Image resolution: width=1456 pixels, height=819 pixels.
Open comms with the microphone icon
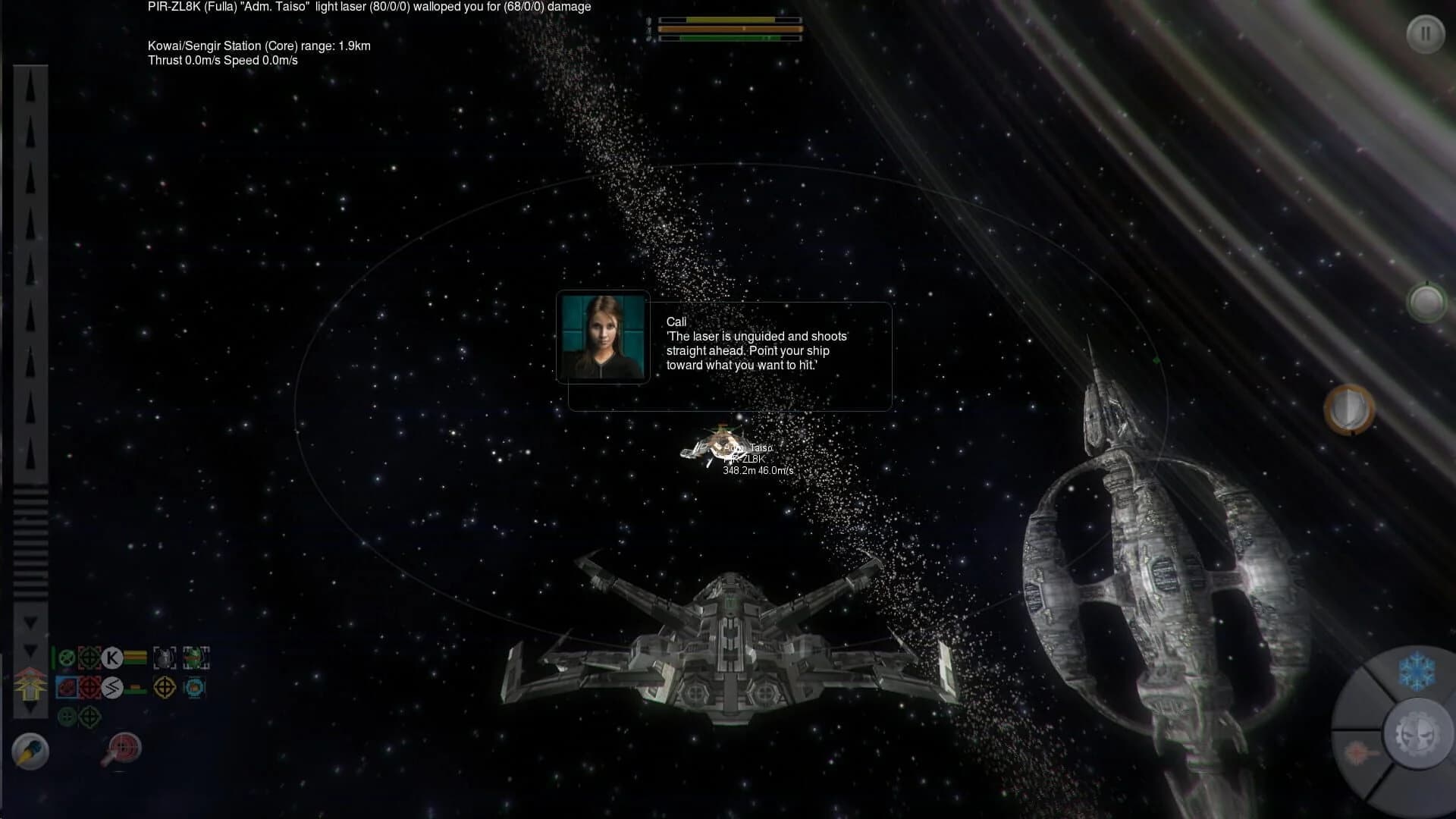pos(30,752)
